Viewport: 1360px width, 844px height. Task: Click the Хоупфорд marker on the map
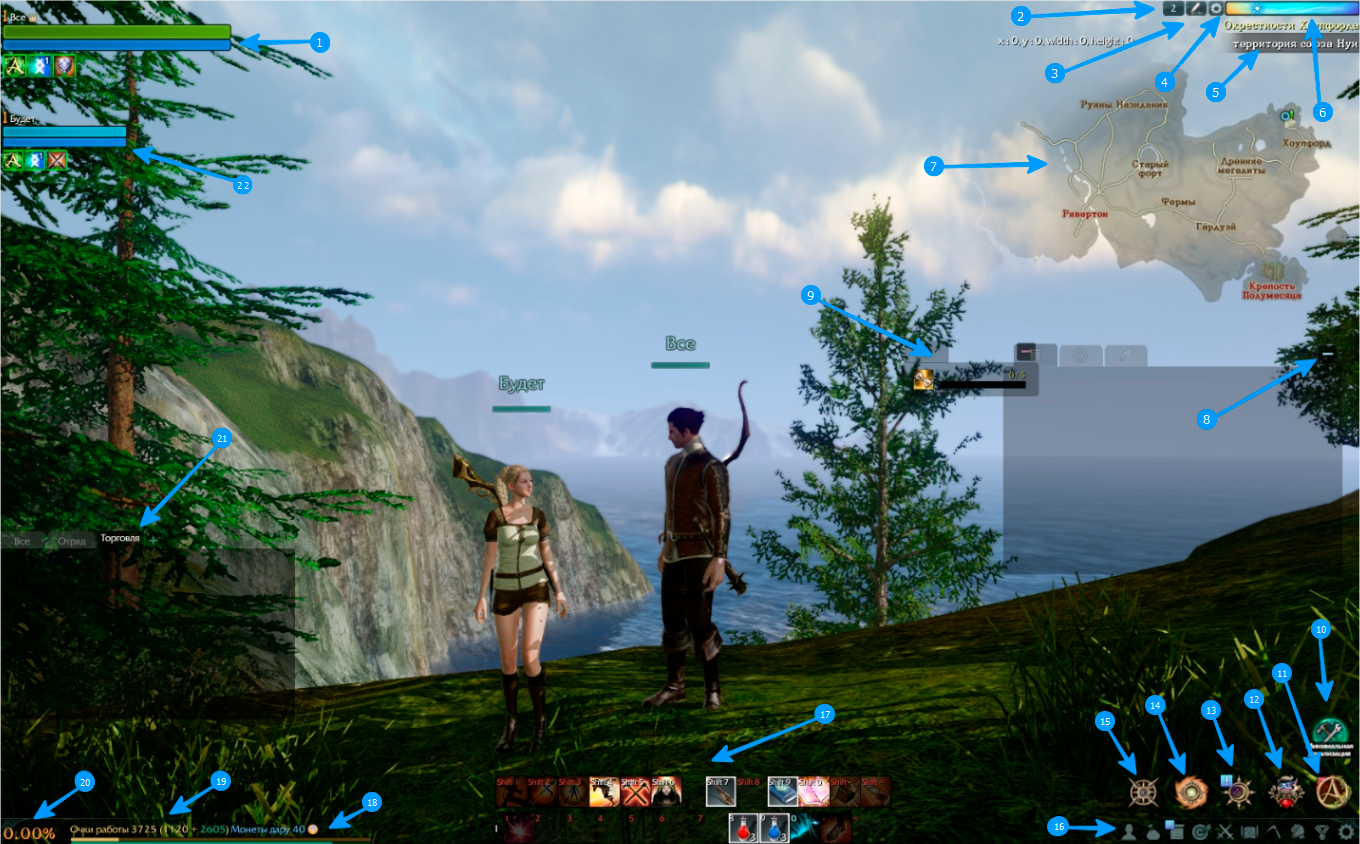click(1290, 117)
